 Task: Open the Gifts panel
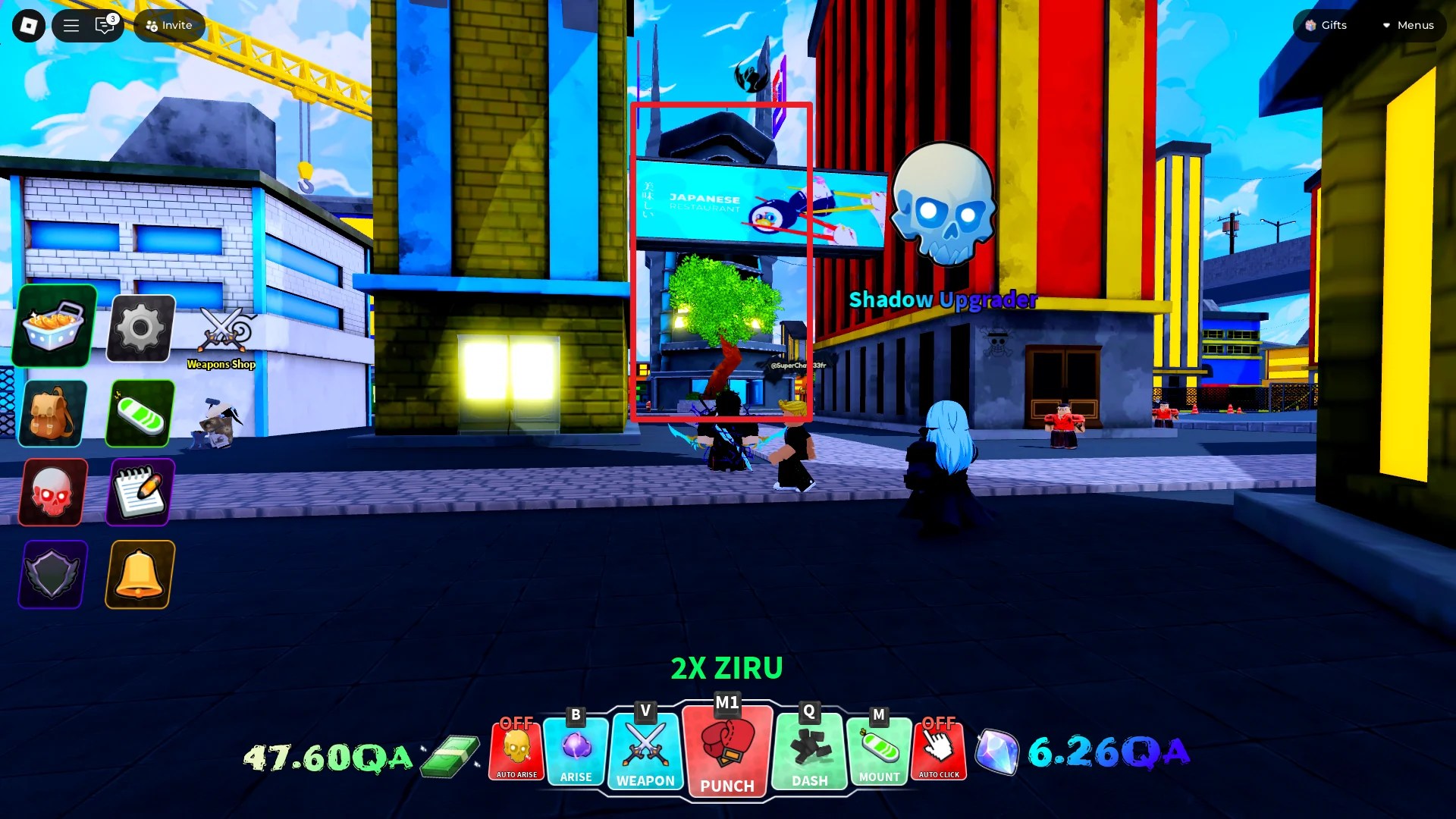tap(1326, 25)
